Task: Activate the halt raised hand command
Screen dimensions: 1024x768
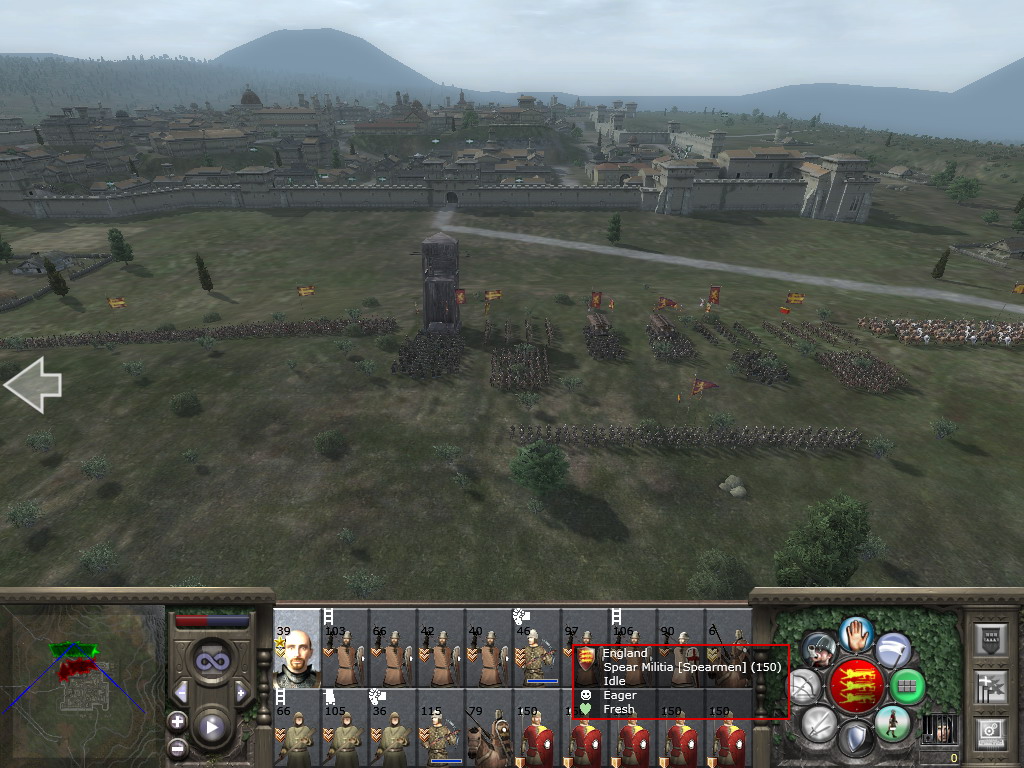Action: click(856, 634)
